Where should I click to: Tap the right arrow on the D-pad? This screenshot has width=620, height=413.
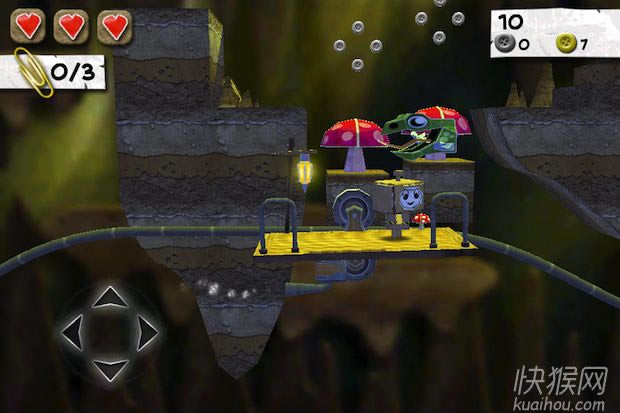pyautogui.click(x=146, y=333)
